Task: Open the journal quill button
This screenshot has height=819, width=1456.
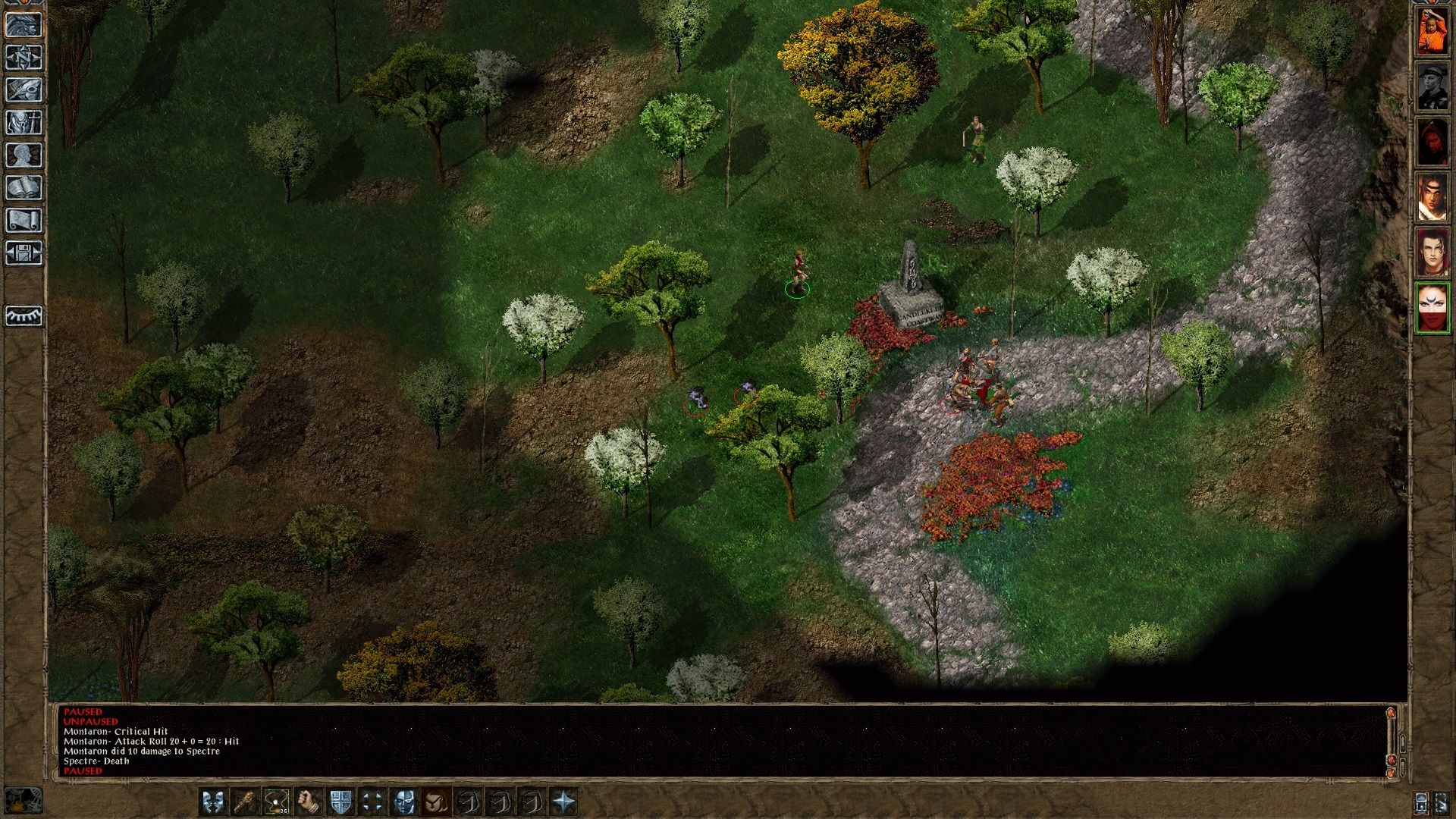Action: (24, 89)
